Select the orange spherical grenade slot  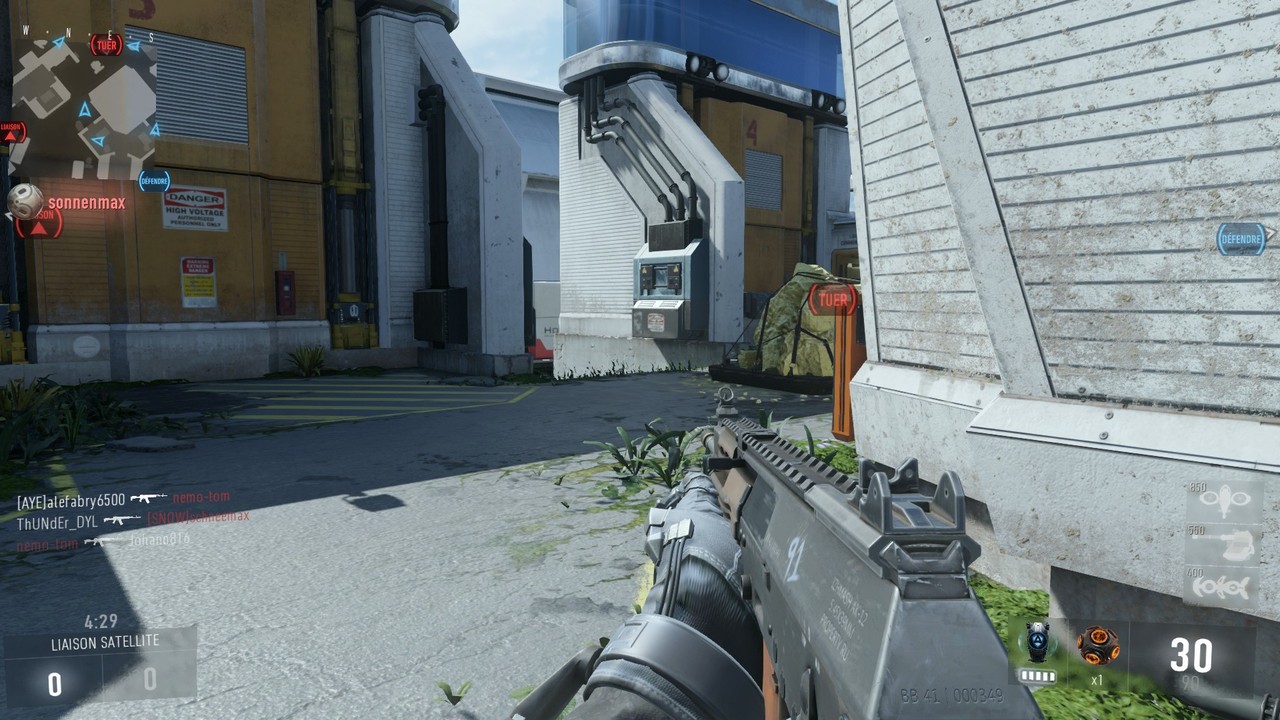pos(1097,645)
